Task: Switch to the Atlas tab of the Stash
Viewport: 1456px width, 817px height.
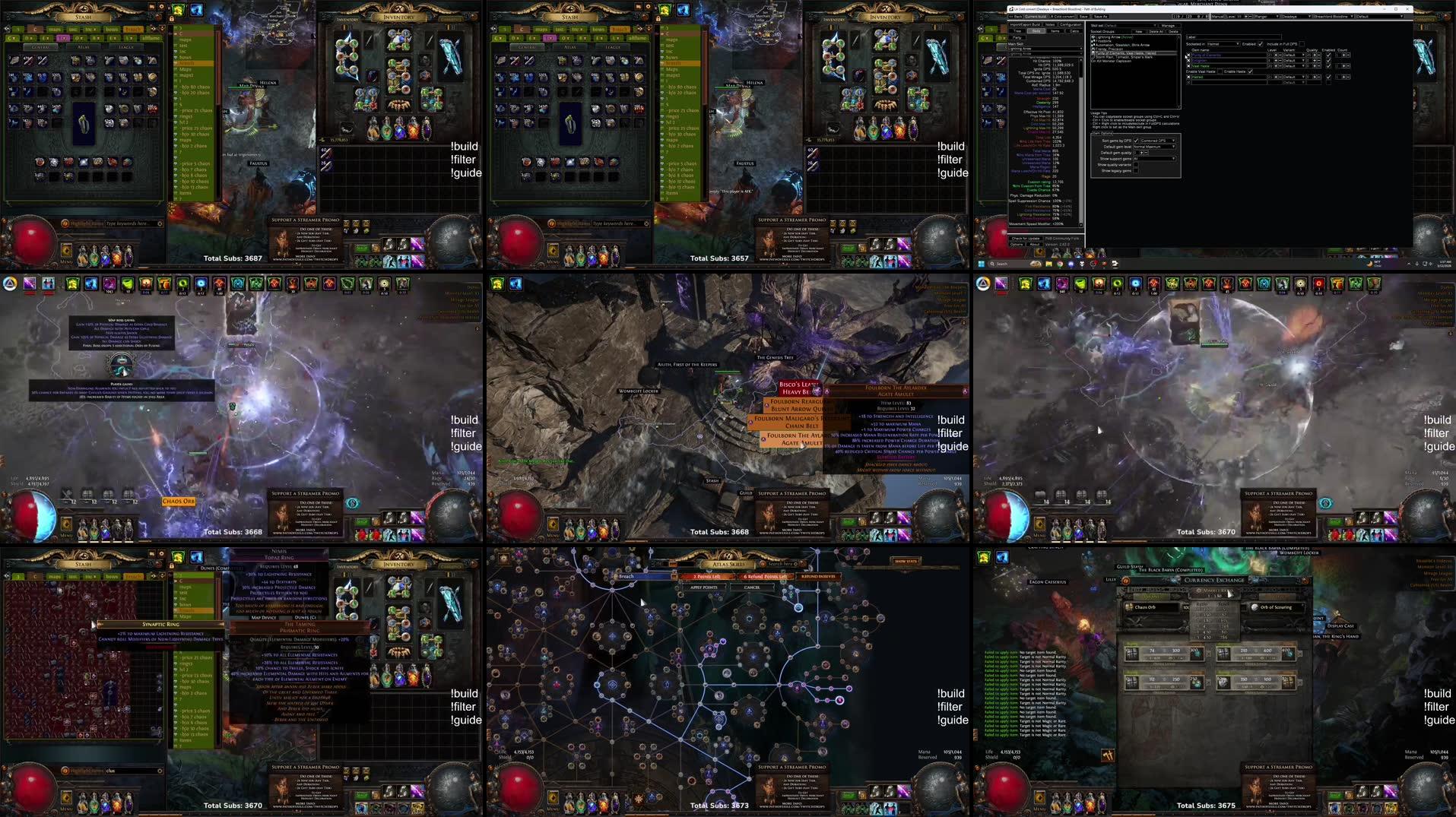Action: pyautogui.click(x=84, y=47)
